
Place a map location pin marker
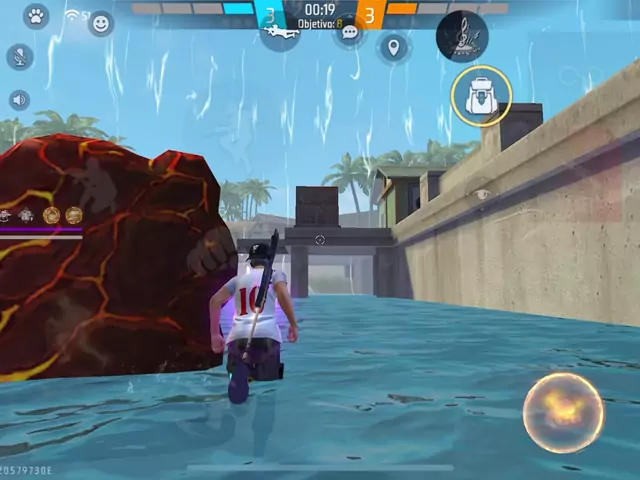394,47
